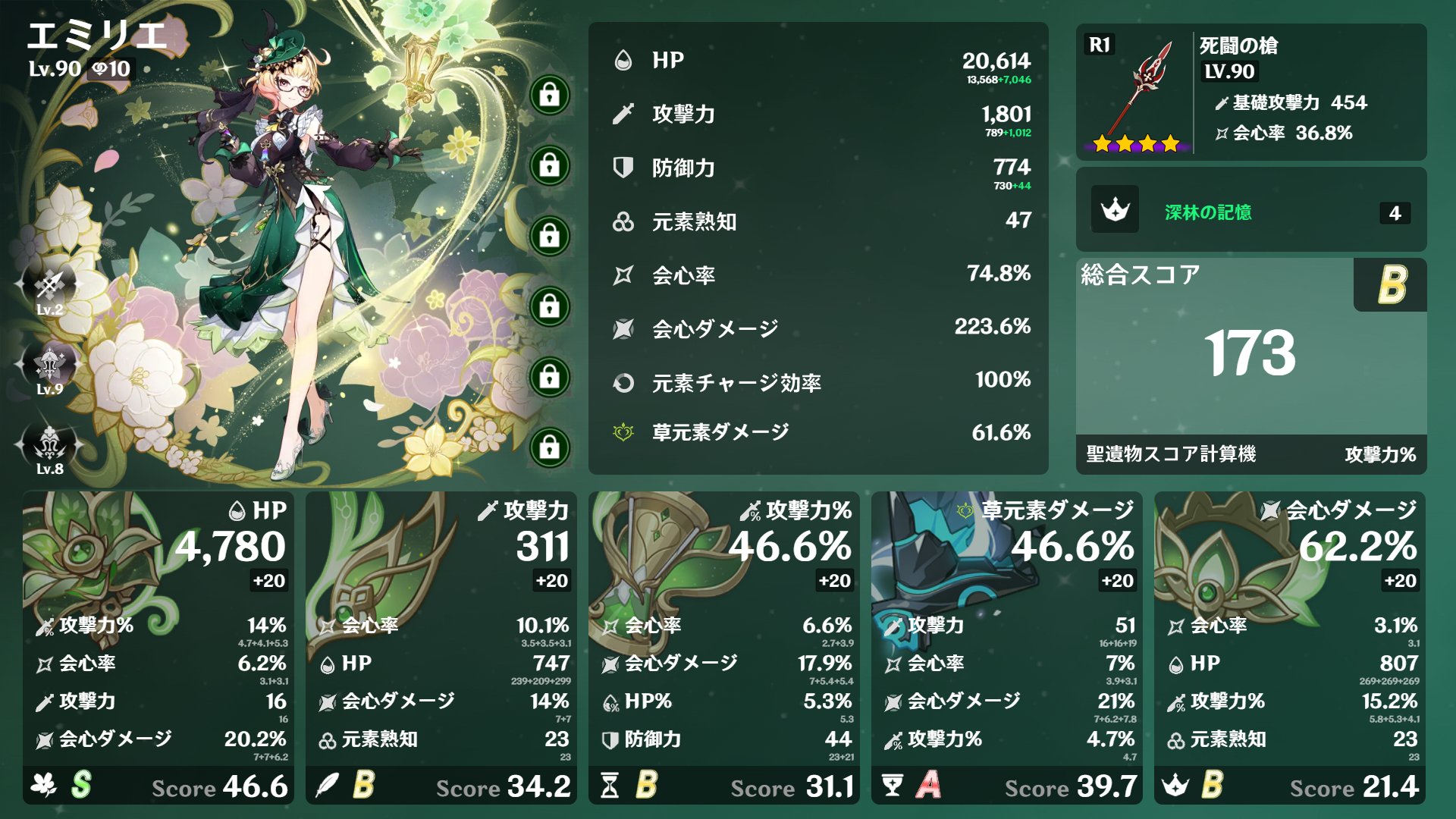
Task: Select the elemental burst talent icon at Lv.8
Action: (49, 445)
